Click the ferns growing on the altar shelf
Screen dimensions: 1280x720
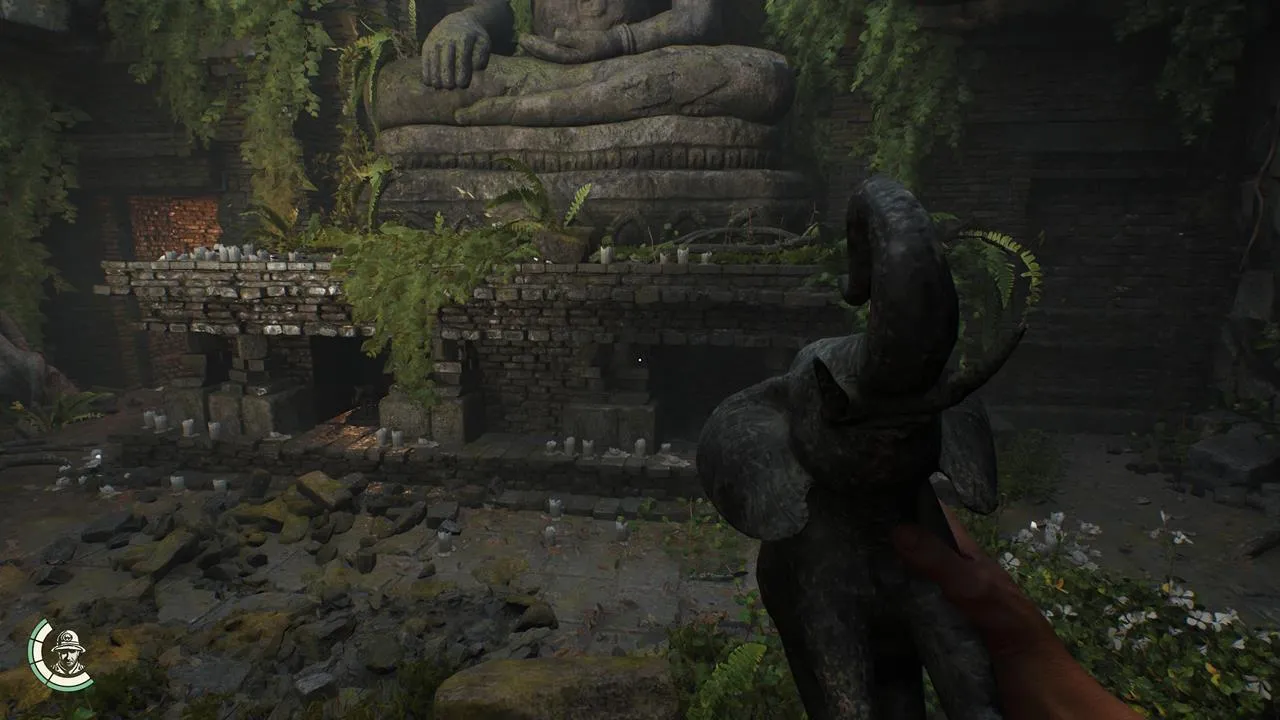(480, 230)
